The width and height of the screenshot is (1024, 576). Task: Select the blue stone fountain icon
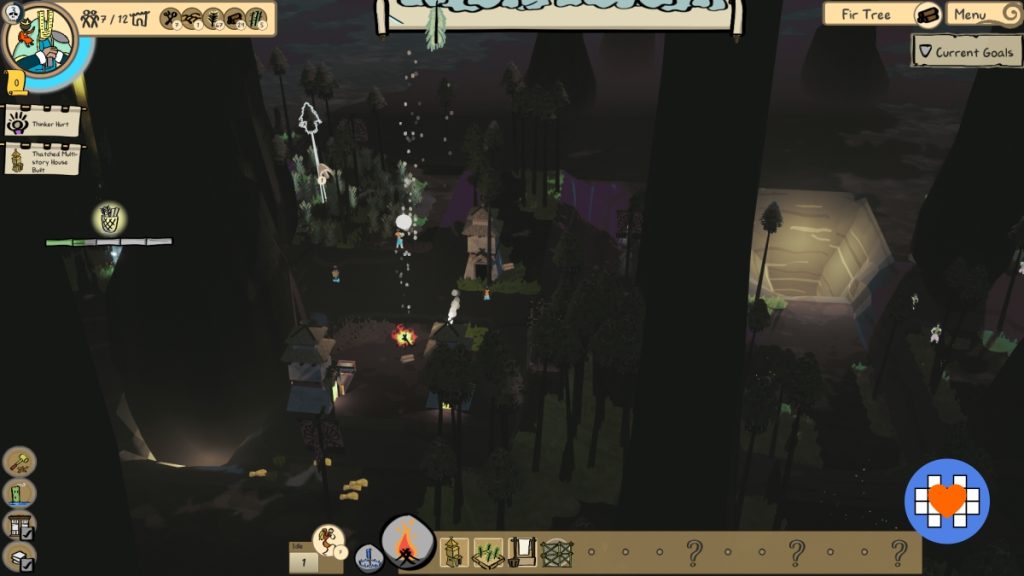pyautogui.click(x=368, y=558)
